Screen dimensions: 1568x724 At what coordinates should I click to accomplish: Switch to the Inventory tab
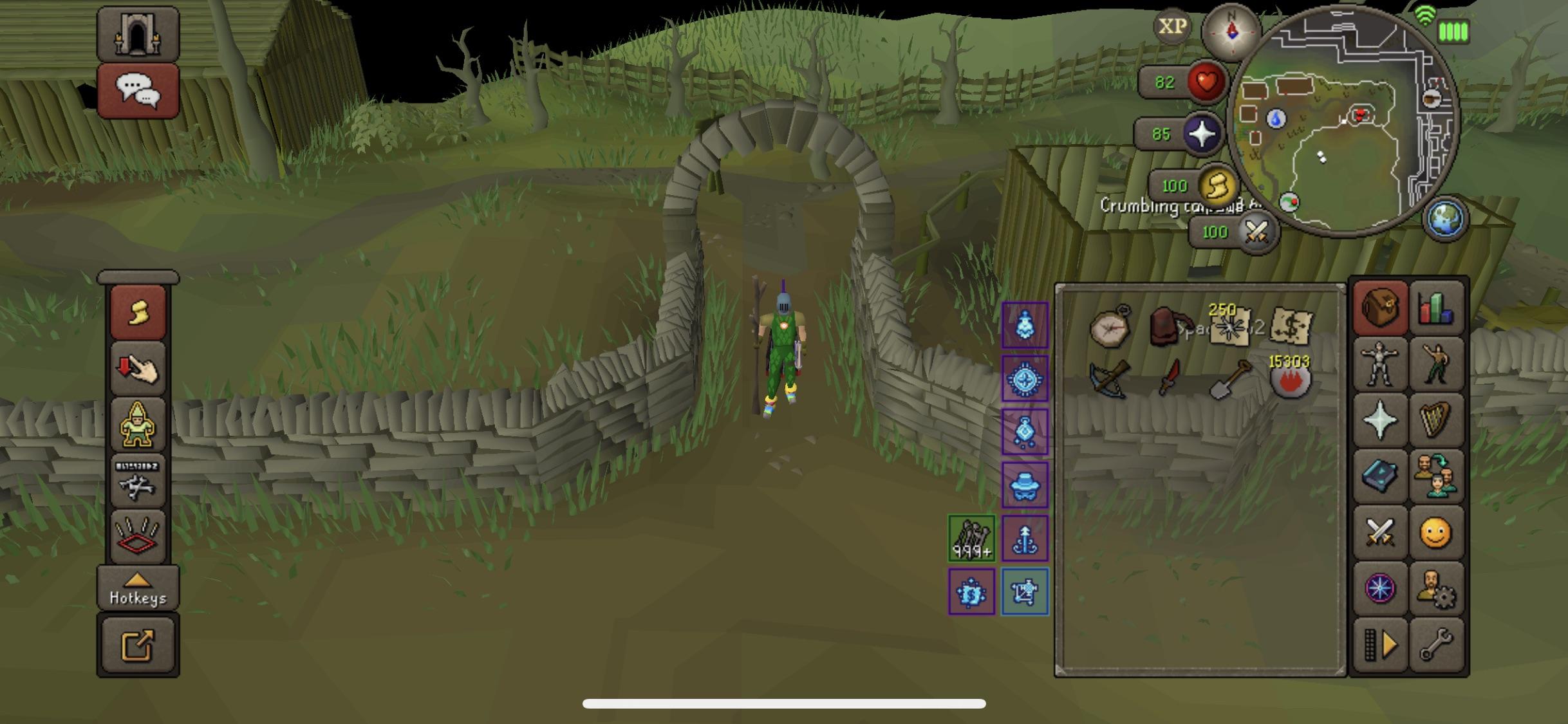[1379, 310]
